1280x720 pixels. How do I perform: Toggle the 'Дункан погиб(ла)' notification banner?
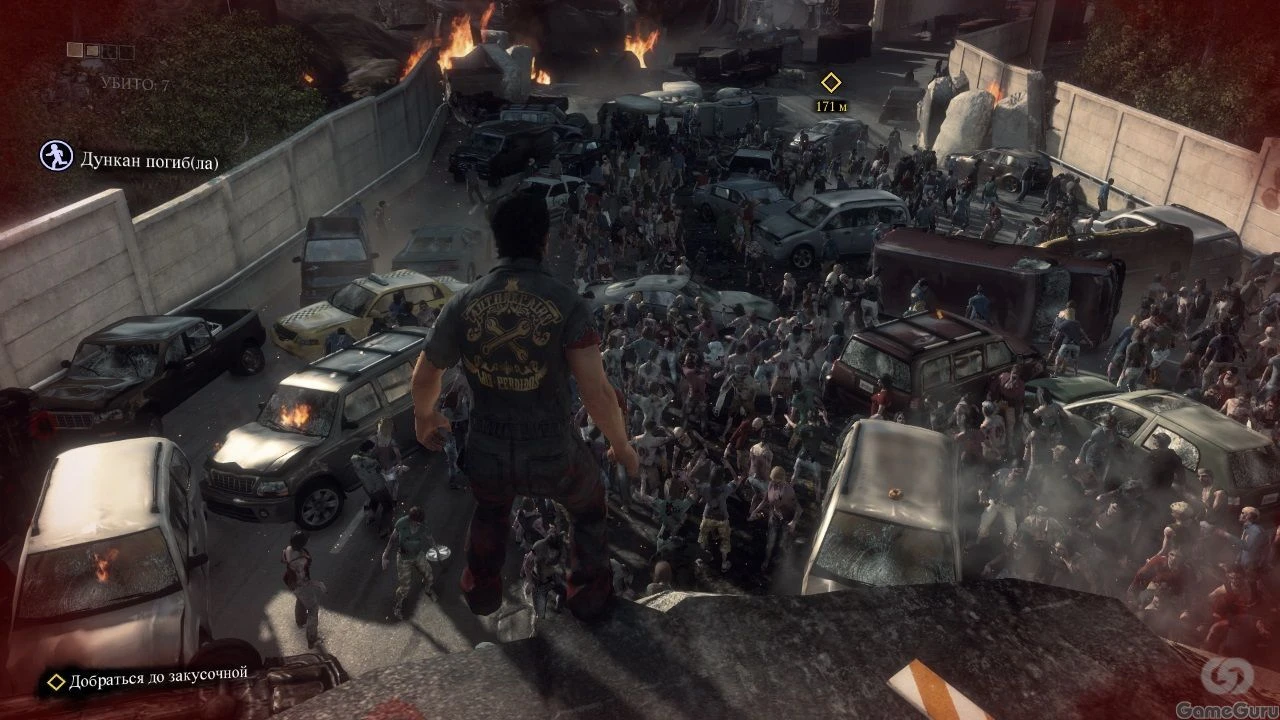point(140,156)
